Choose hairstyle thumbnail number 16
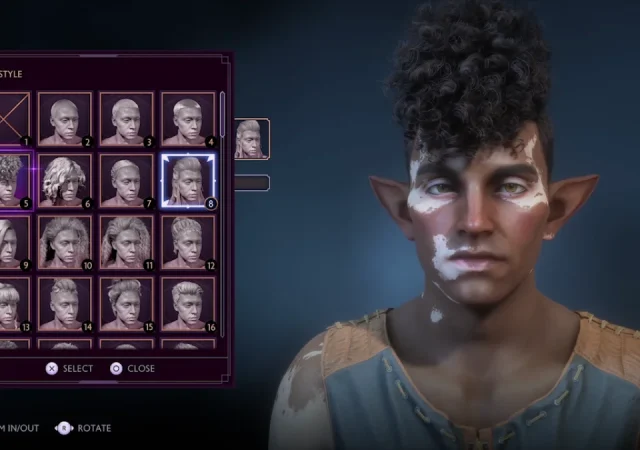 tap(188, 303)
